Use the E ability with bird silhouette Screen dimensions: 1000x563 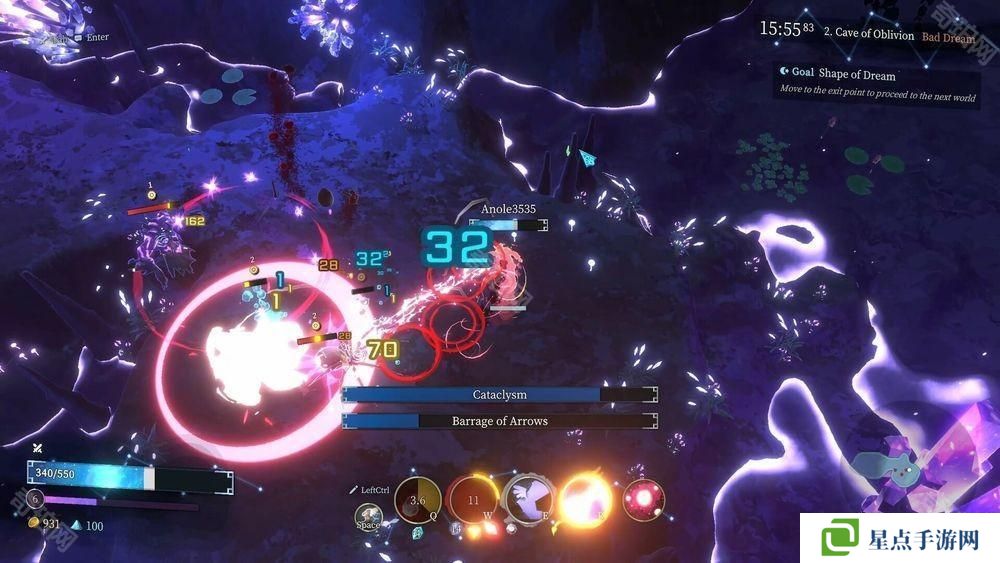(x=530, y=499)
